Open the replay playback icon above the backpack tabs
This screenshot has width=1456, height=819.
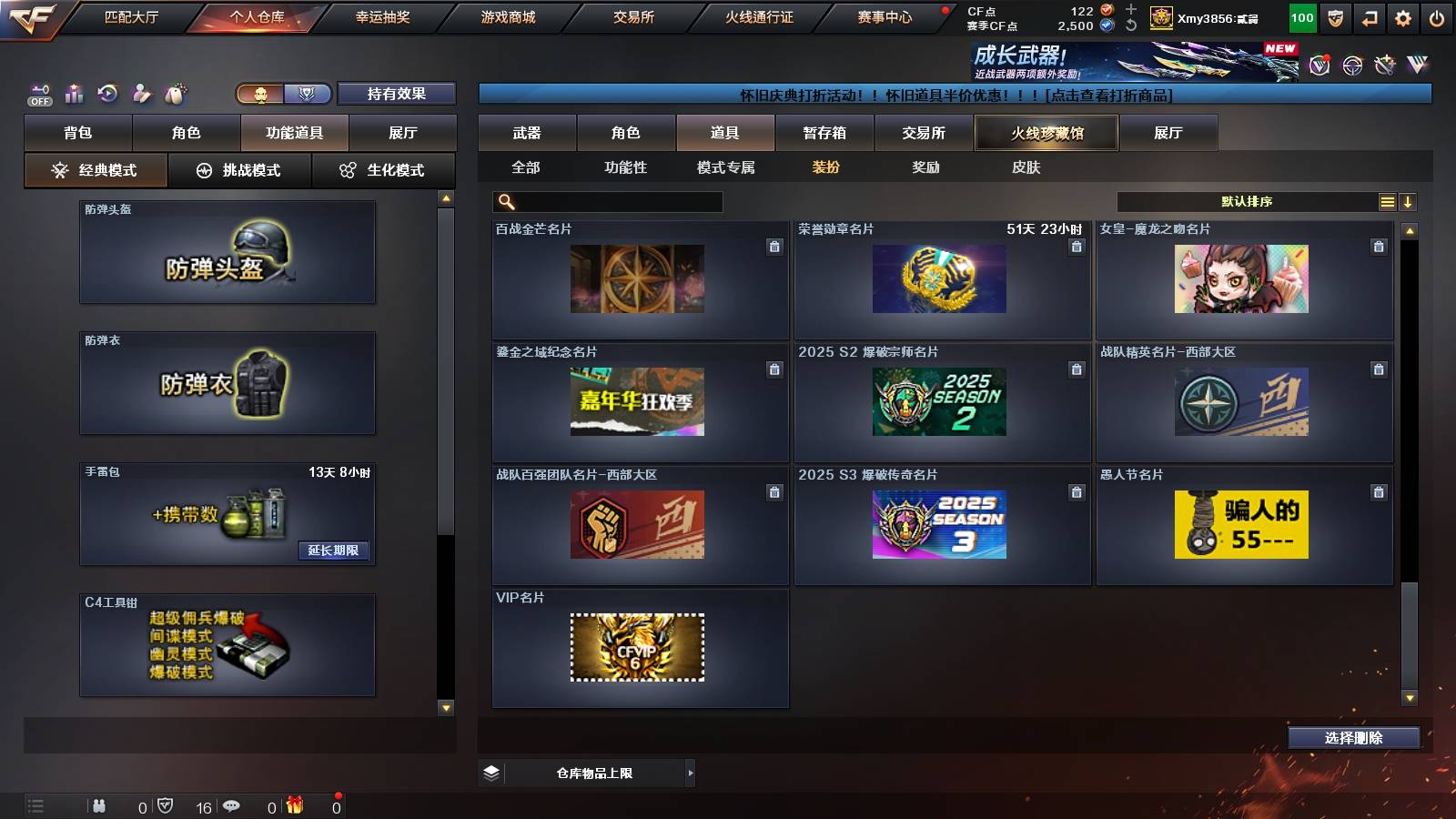click(x=106, y=93)
